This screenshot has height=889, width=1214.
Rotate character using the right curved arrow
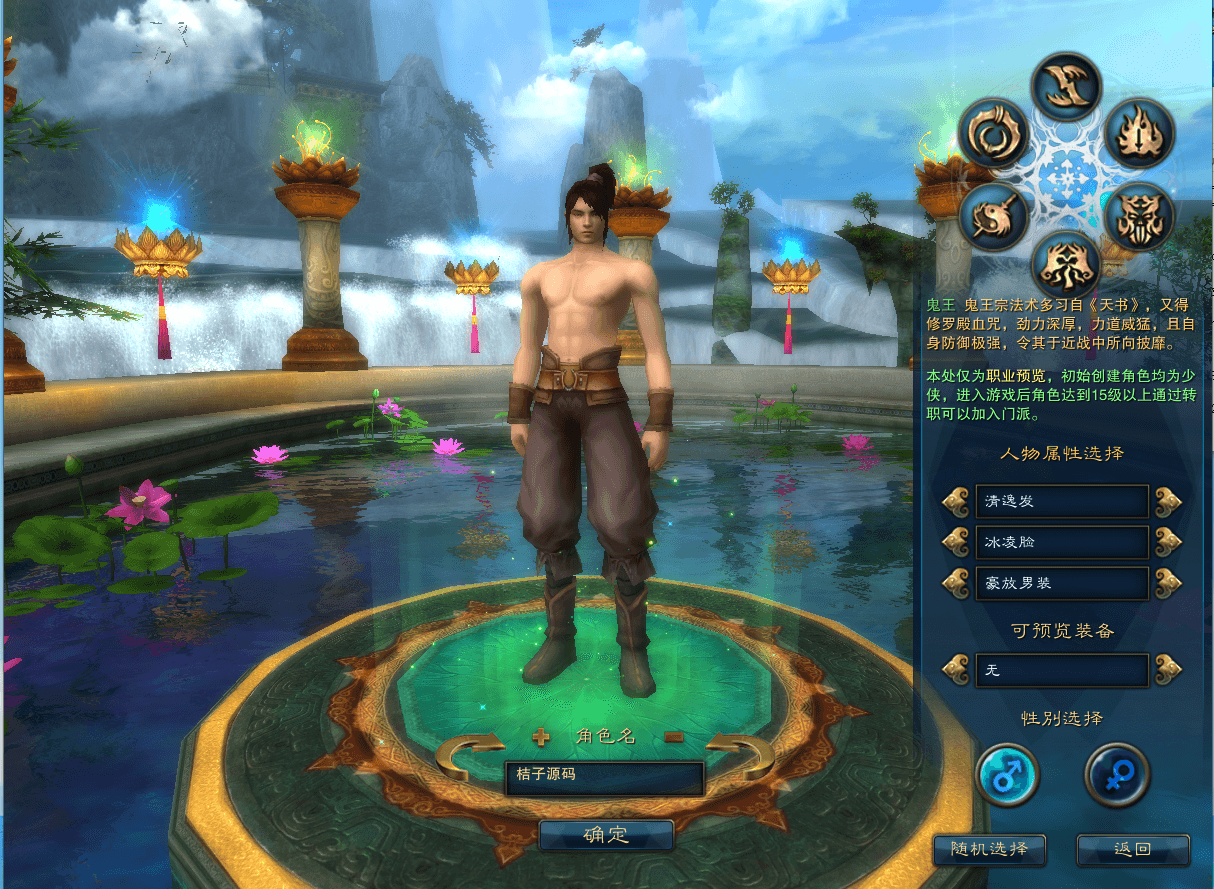coord(741,757)
